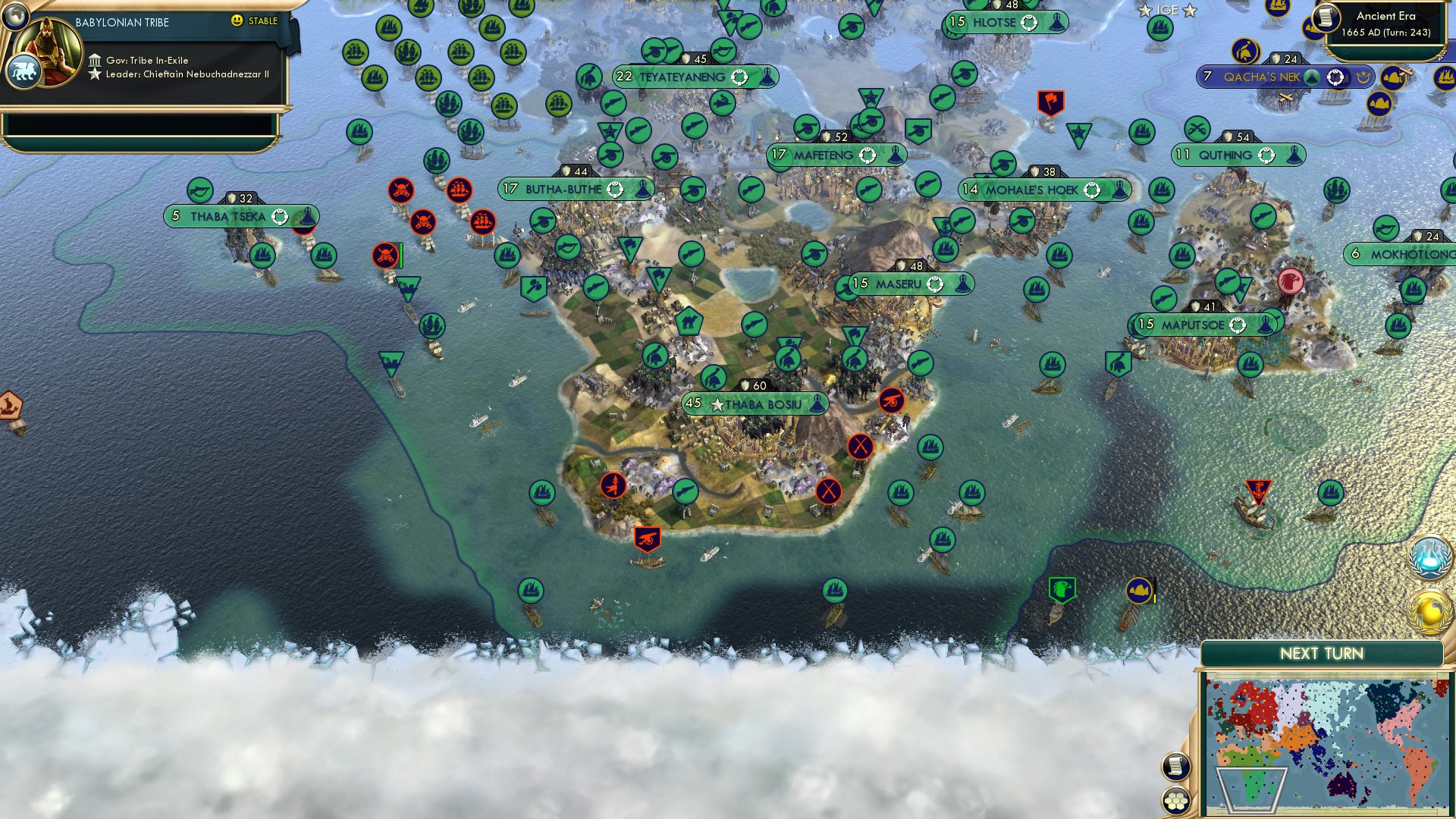Open the Ingame Editor via the IGE star
This screenshot has width=1456, height=819.
tap(1145, 11)
